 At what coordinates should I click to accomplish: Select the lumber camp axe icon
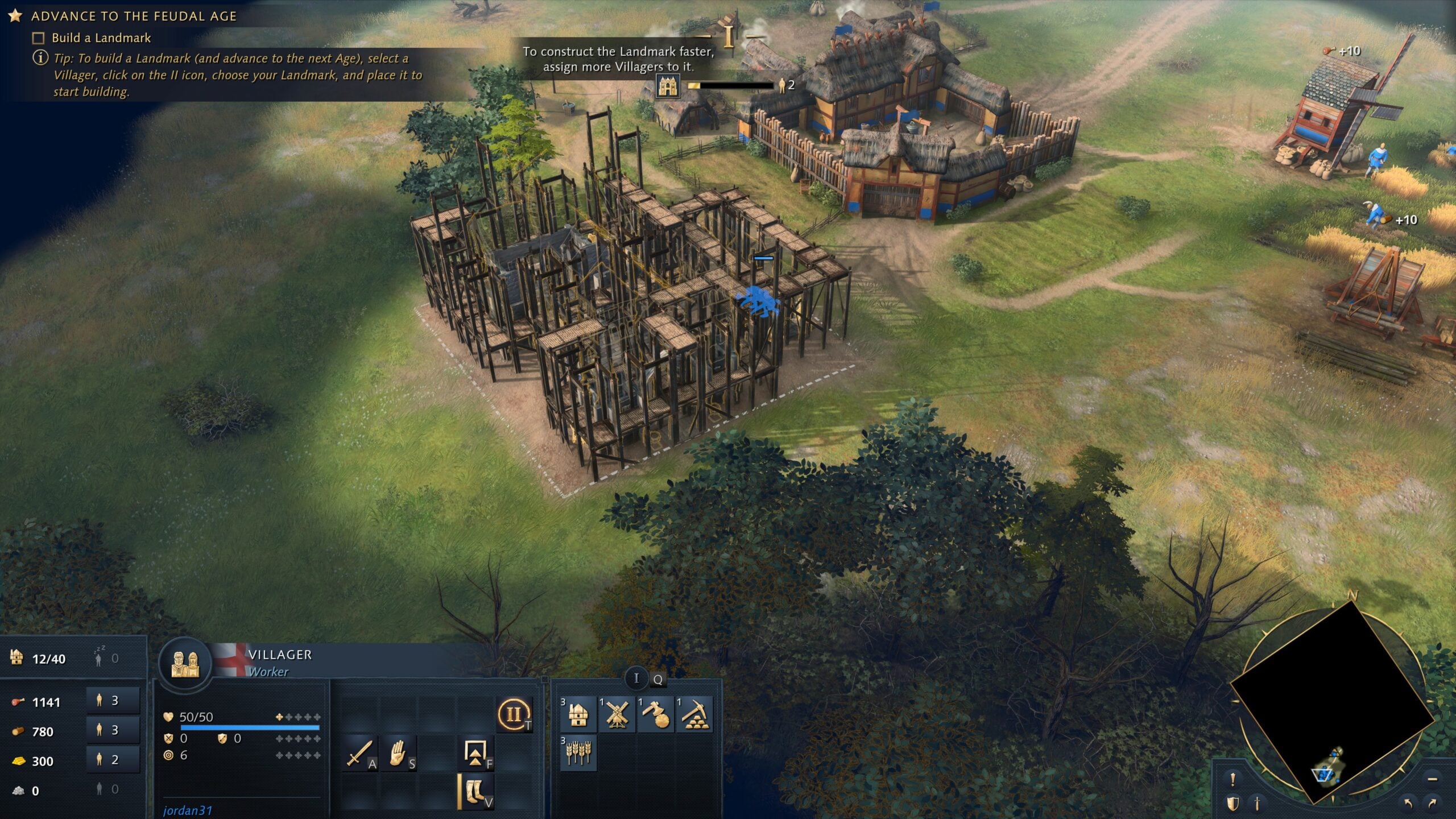[655, 714]
